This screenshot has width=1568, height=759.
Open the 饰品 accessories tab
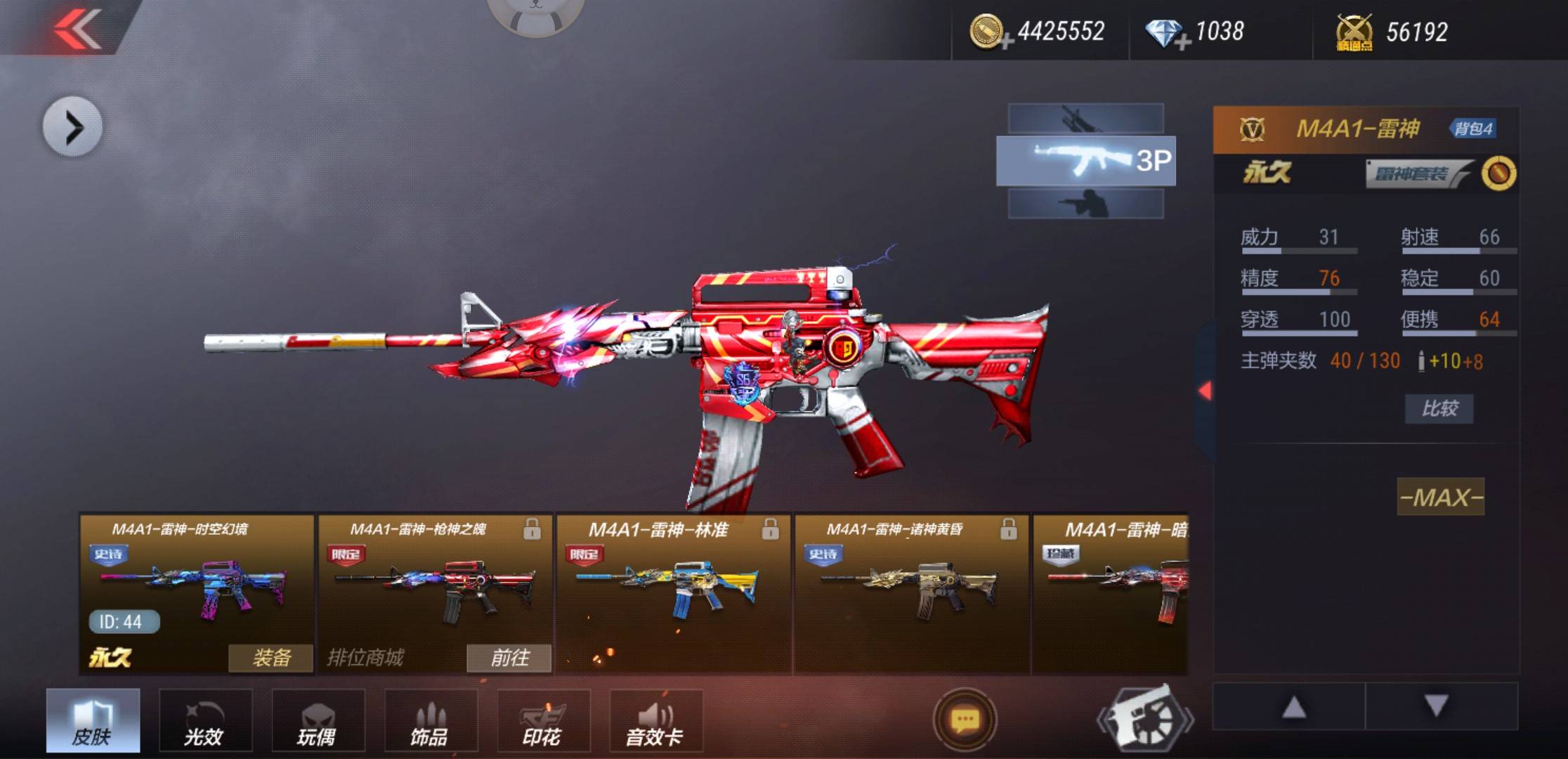(x=431, y=721)
